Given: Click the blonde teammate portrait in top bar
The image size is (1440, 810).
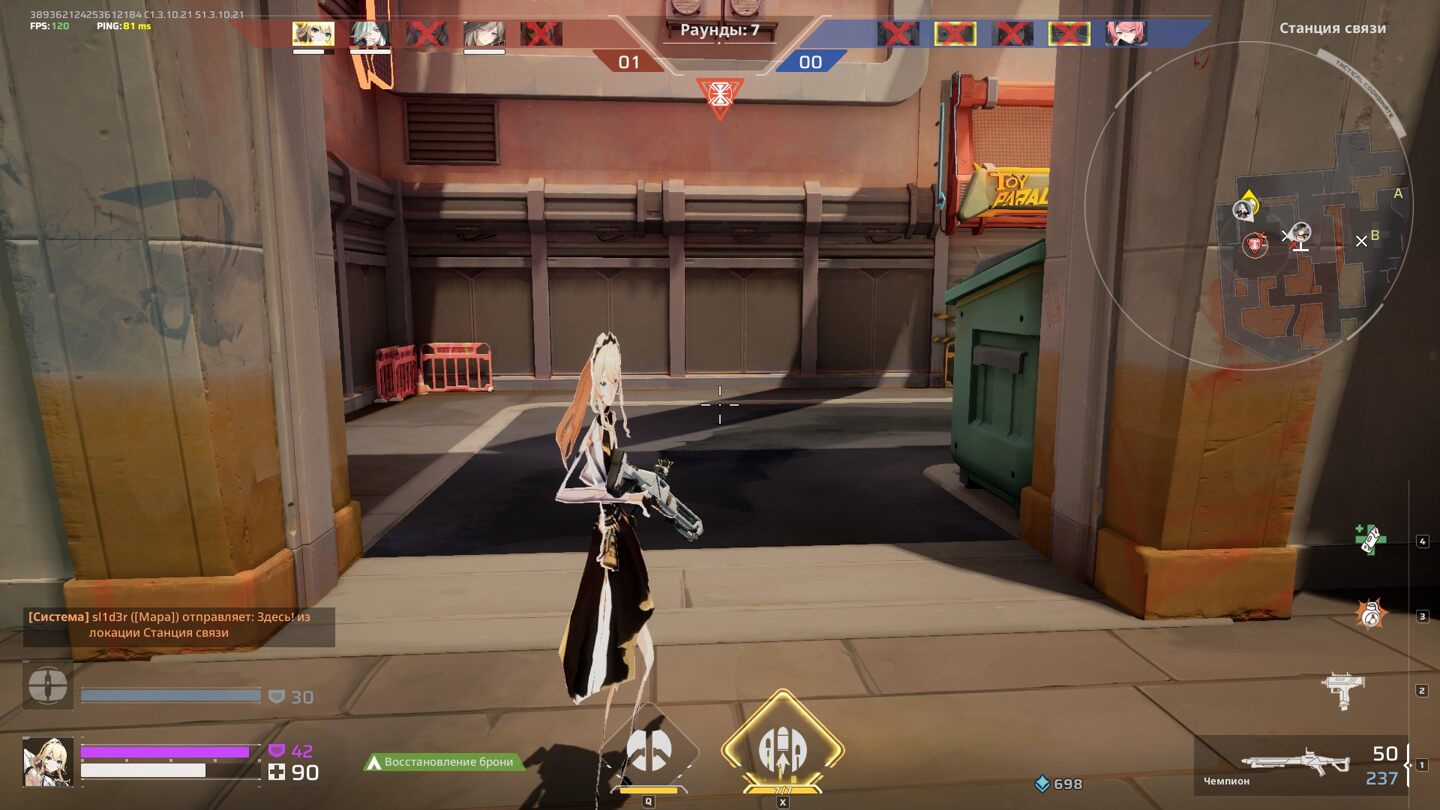Looking at the screenshot, I should pyautogui.click(x=313, y=34).
